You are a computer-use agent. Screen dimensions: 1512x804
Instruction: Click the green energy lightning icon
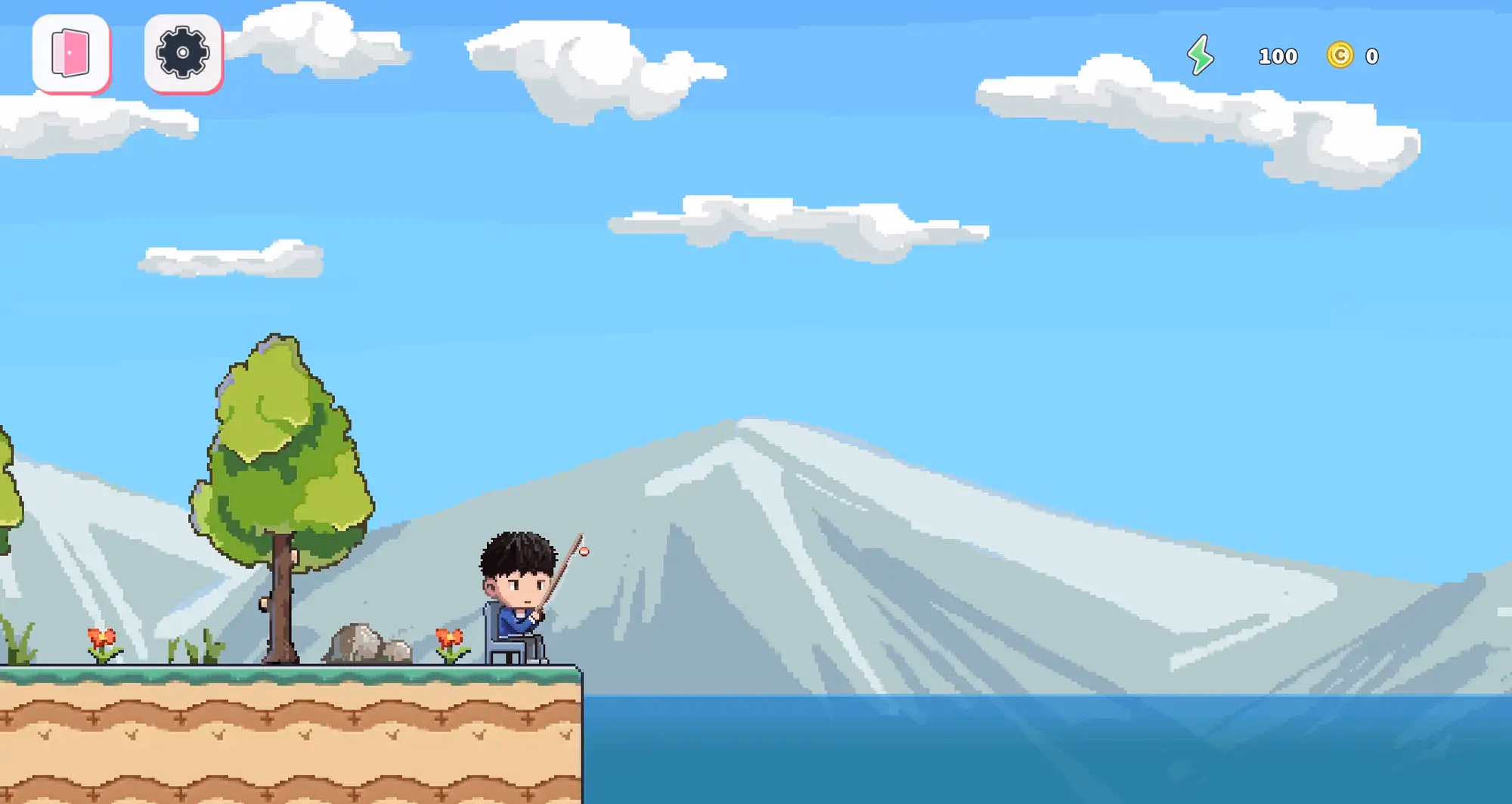click(1201, 56)
